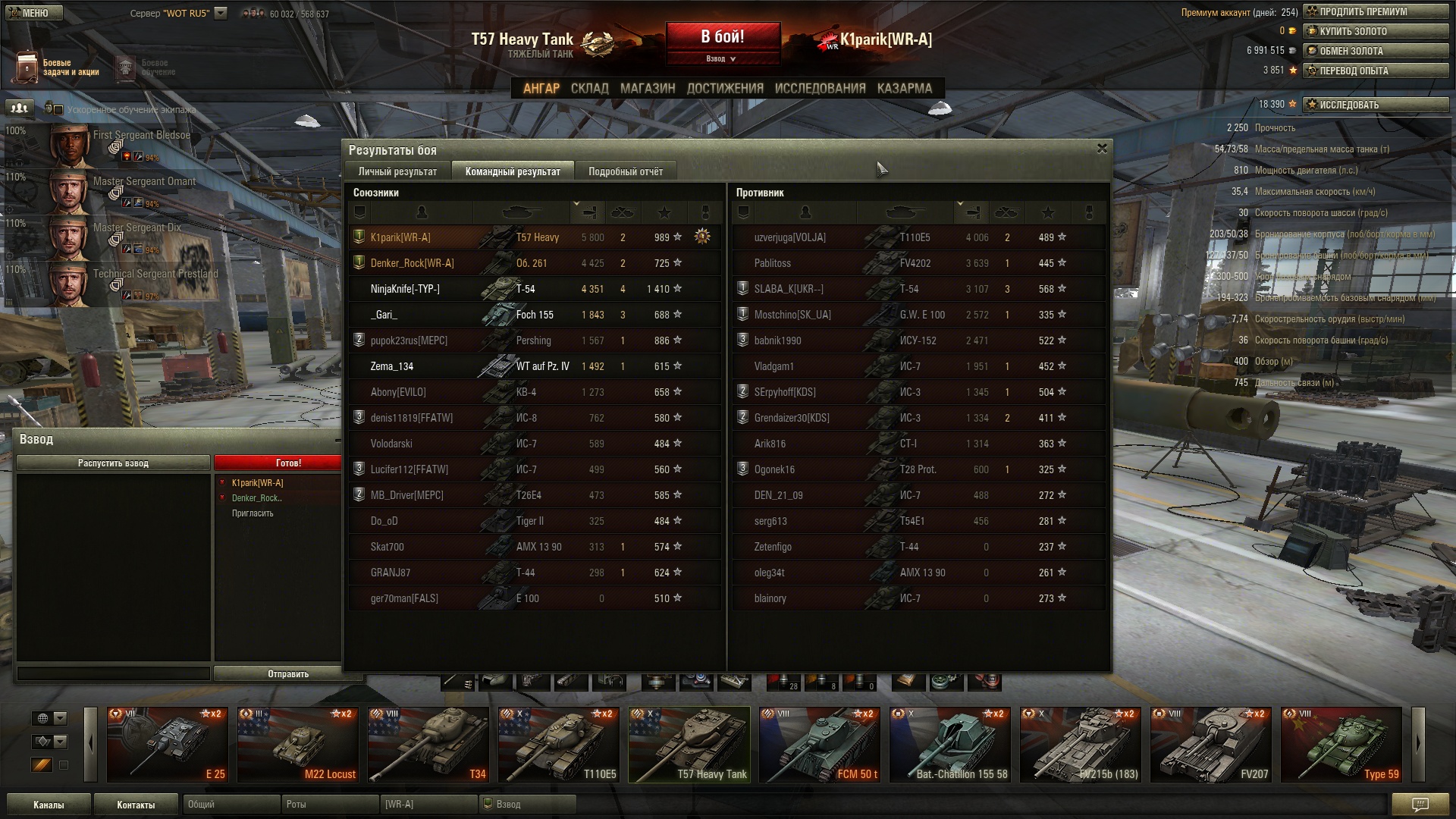Open the Подробный отчёт tab
Viewport: 1456px width, 819px height.
pyautogui.click(x=625, y=171)
